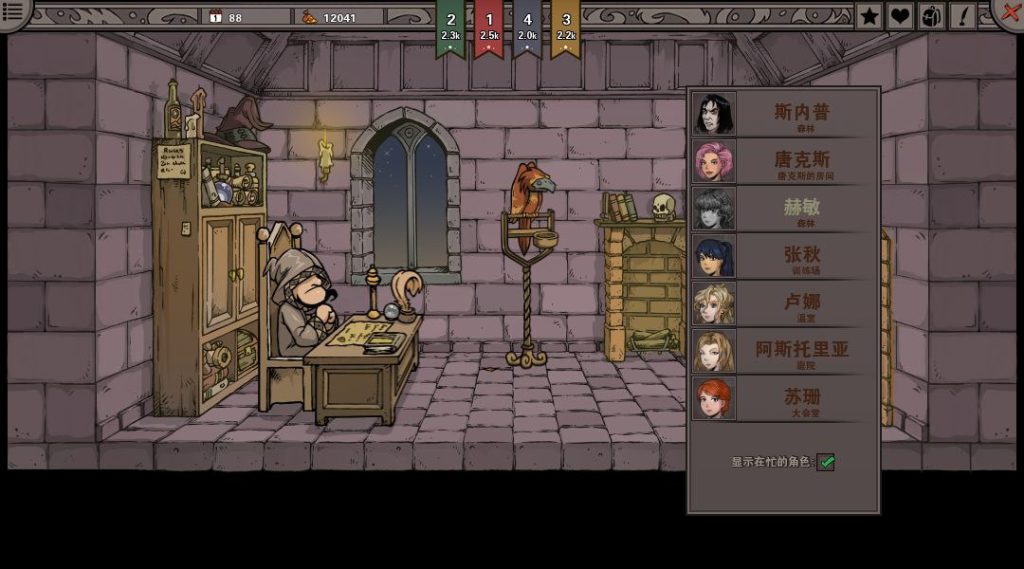Toggle the 显示在忙的角色 checkbox
Viewport: 1024px width, 569px height.
(826, 462)
